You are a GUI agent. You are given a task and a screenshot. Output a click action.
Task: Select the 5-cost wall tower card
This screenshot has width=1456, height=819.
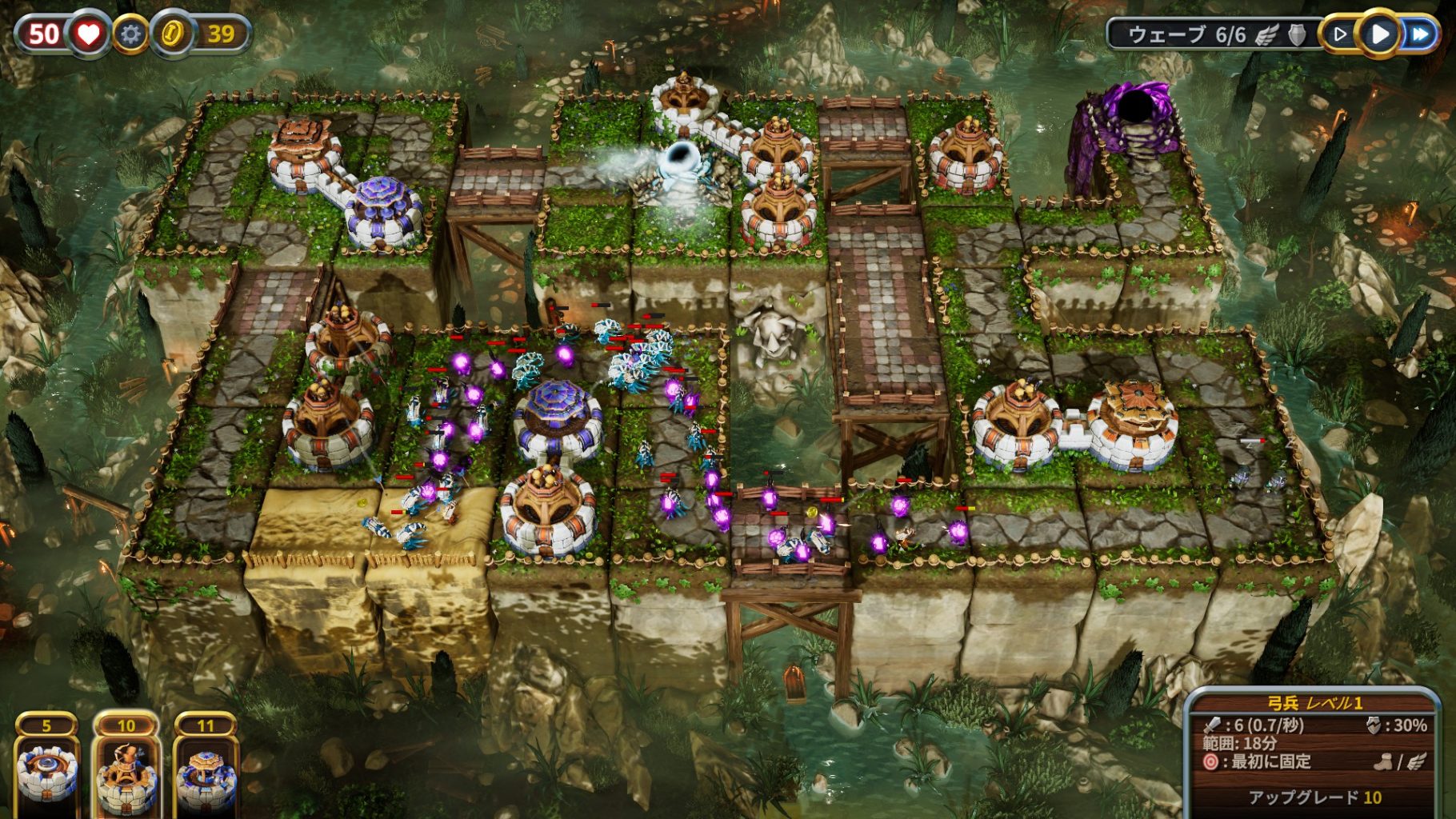47,769
